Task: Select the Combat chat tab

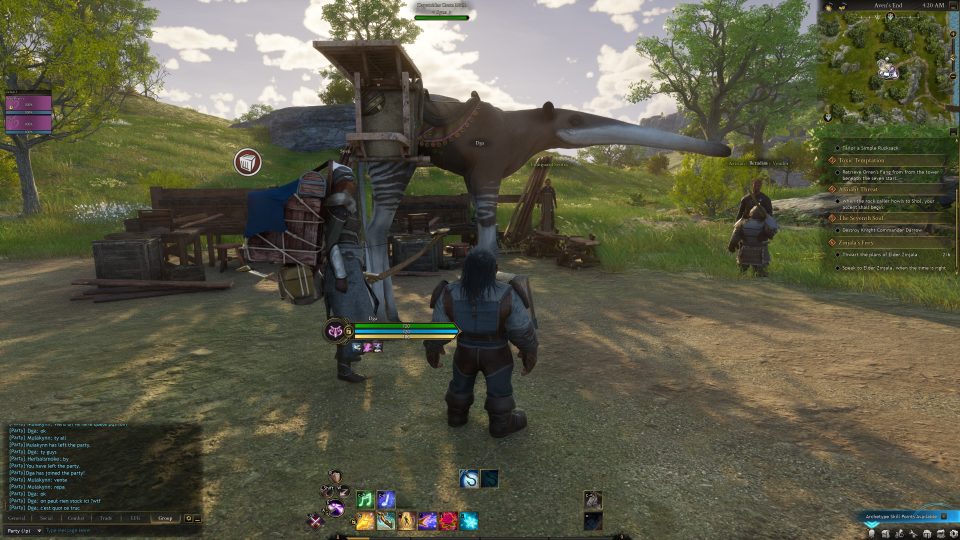Action: coord(76,518)
